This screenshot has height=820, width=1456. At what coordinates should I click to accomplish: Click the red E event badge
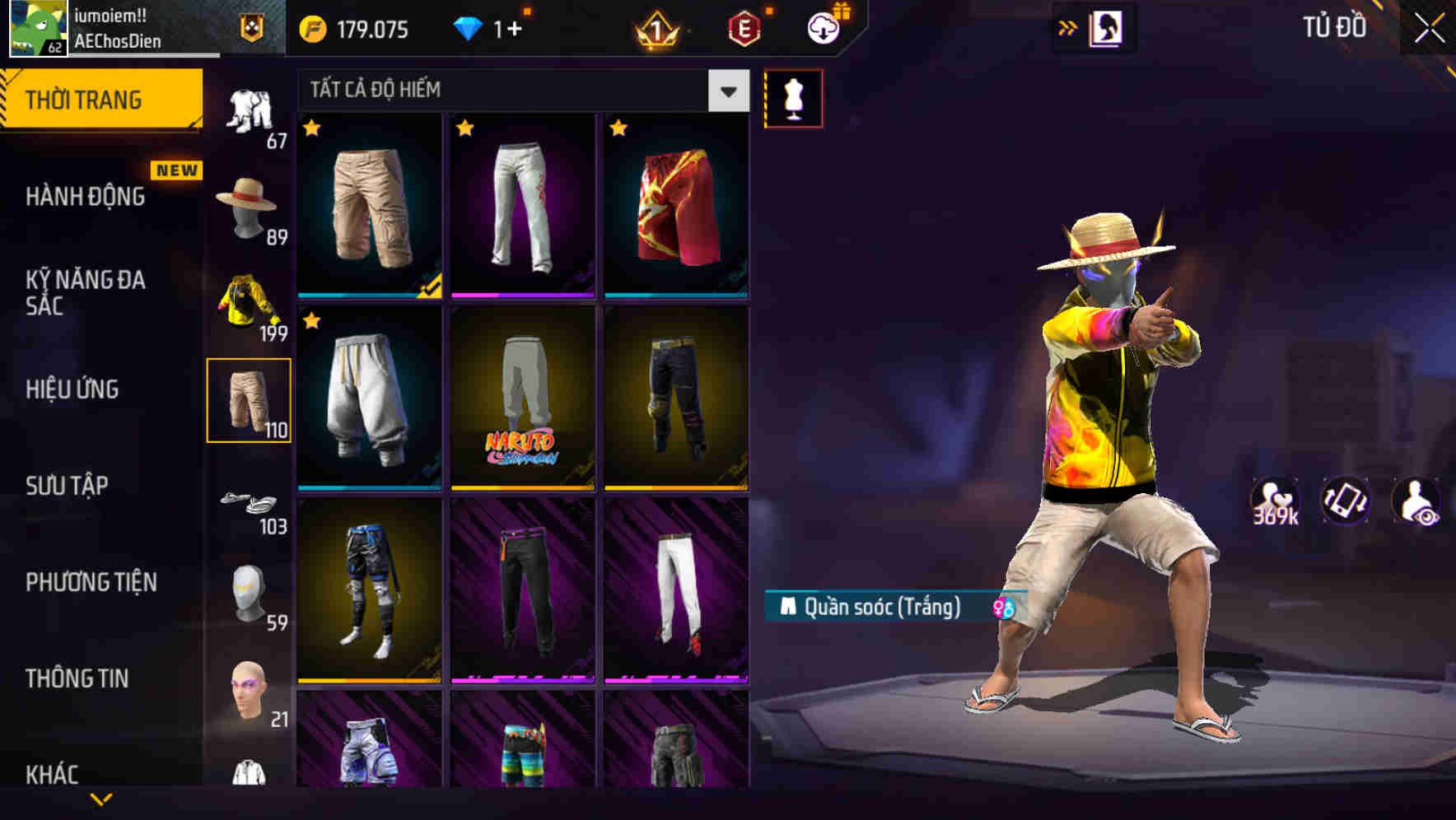(745, 29)
